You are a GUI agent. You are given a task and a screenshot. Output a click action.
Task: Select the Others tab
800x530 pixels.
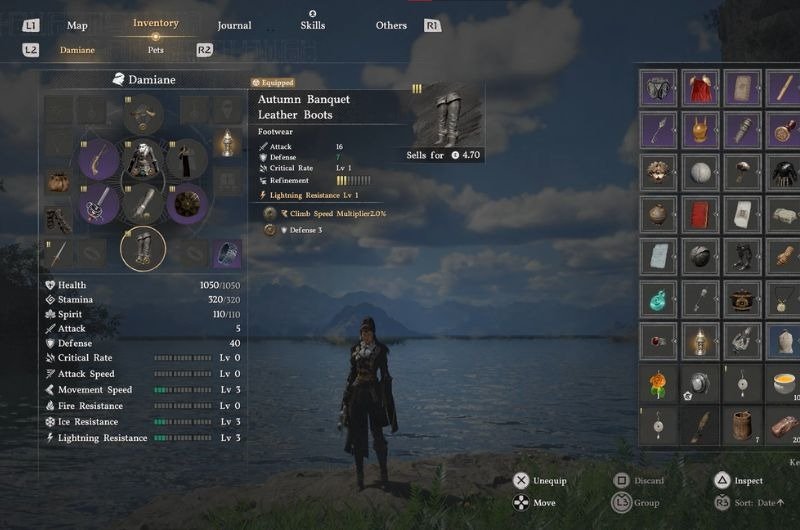click(x=391, y=25)
